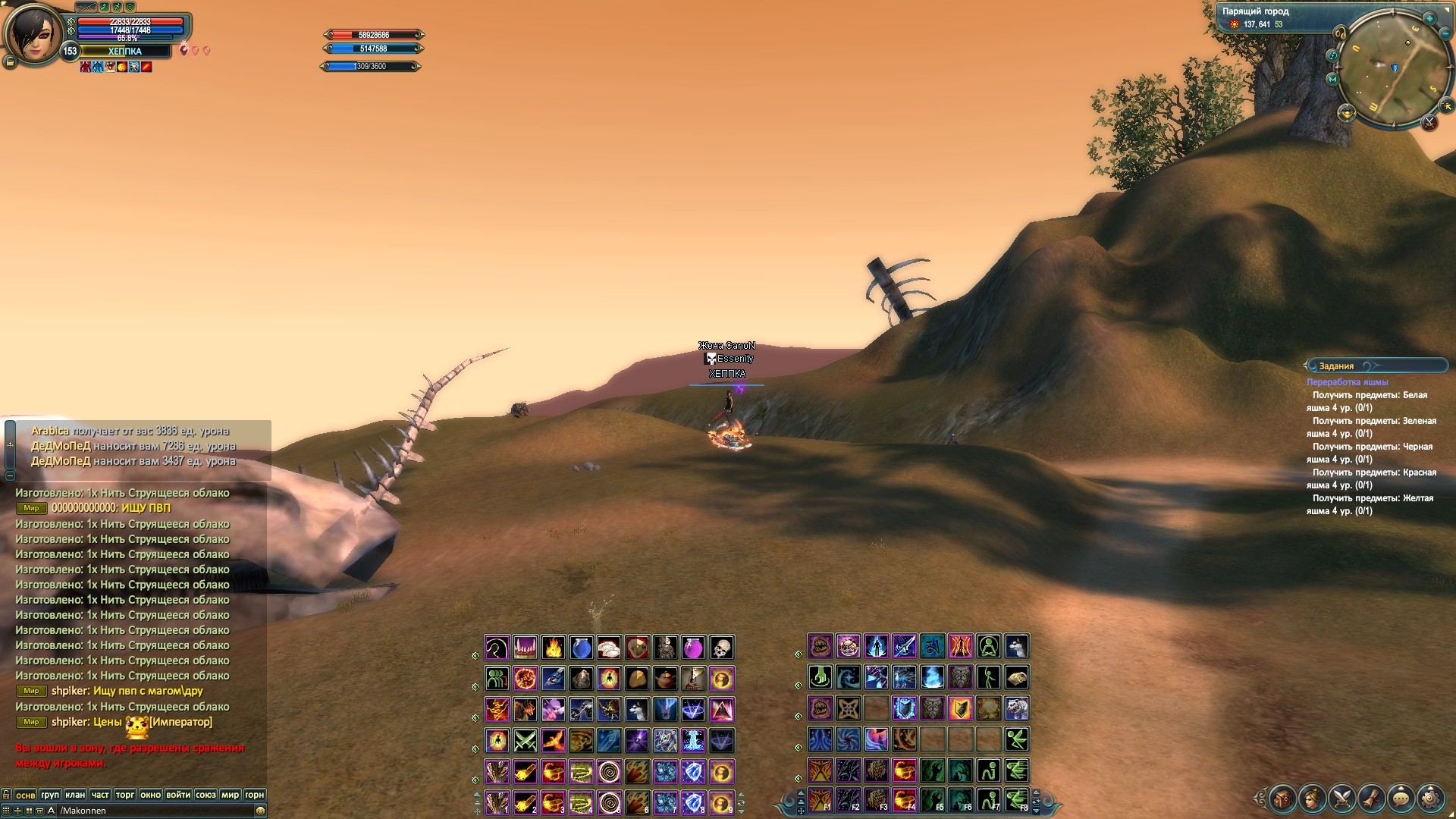1456x819 pixels.
Task: Use the pink potion flask in hotbar
Action: (x=694, y=648)
